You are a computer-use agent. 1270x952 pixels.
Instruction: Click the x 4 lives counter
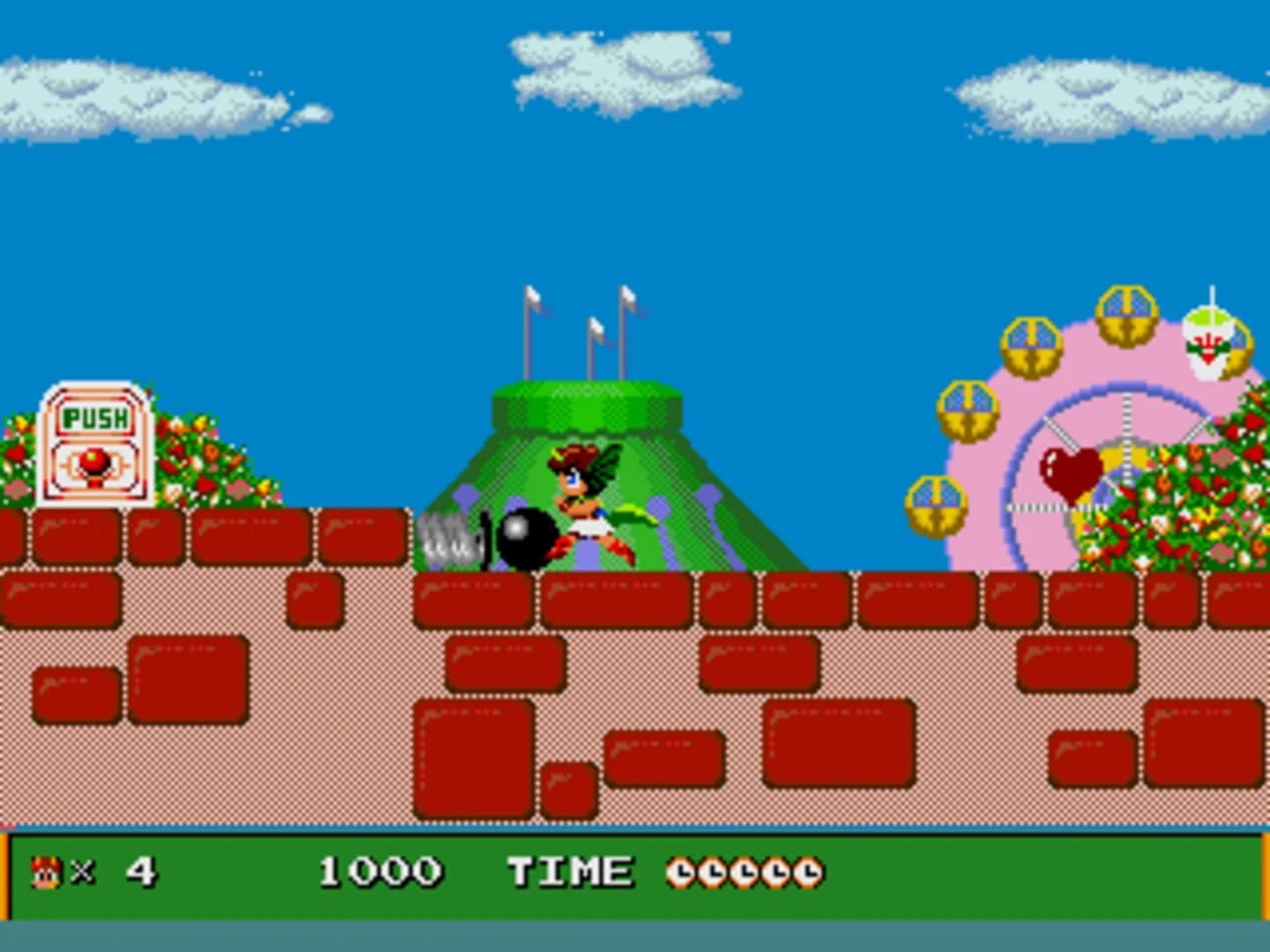(x=106, y=871)
